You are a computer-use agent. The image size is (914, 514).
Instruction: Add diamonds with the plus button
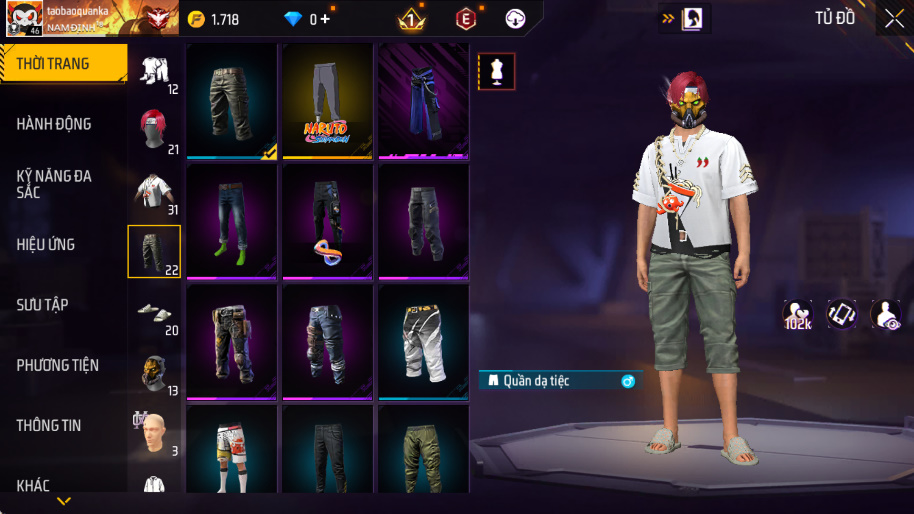(325, 19)
